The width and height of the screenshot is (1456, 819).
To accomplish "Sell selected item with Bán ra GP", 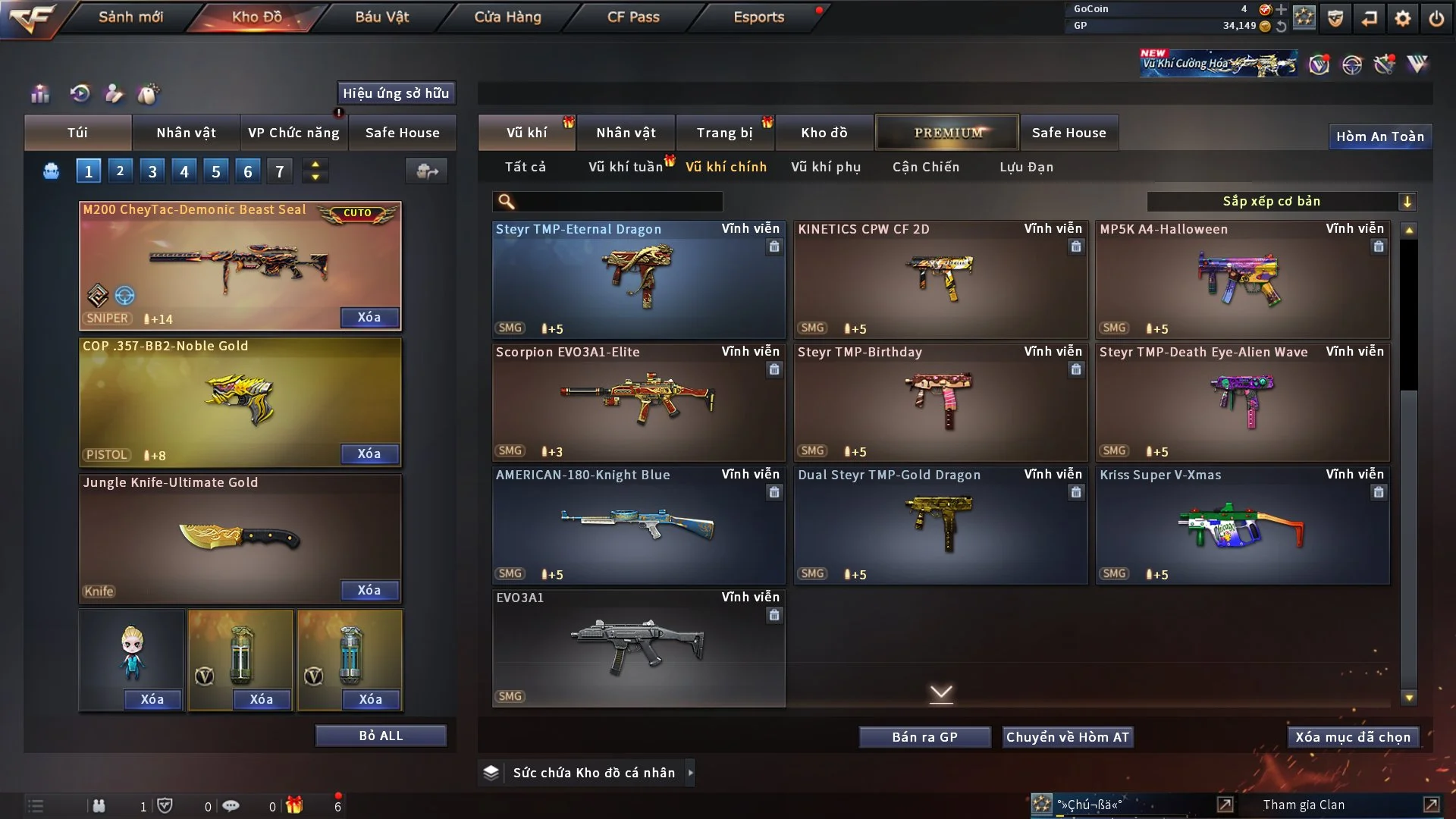I will (924, 737).
